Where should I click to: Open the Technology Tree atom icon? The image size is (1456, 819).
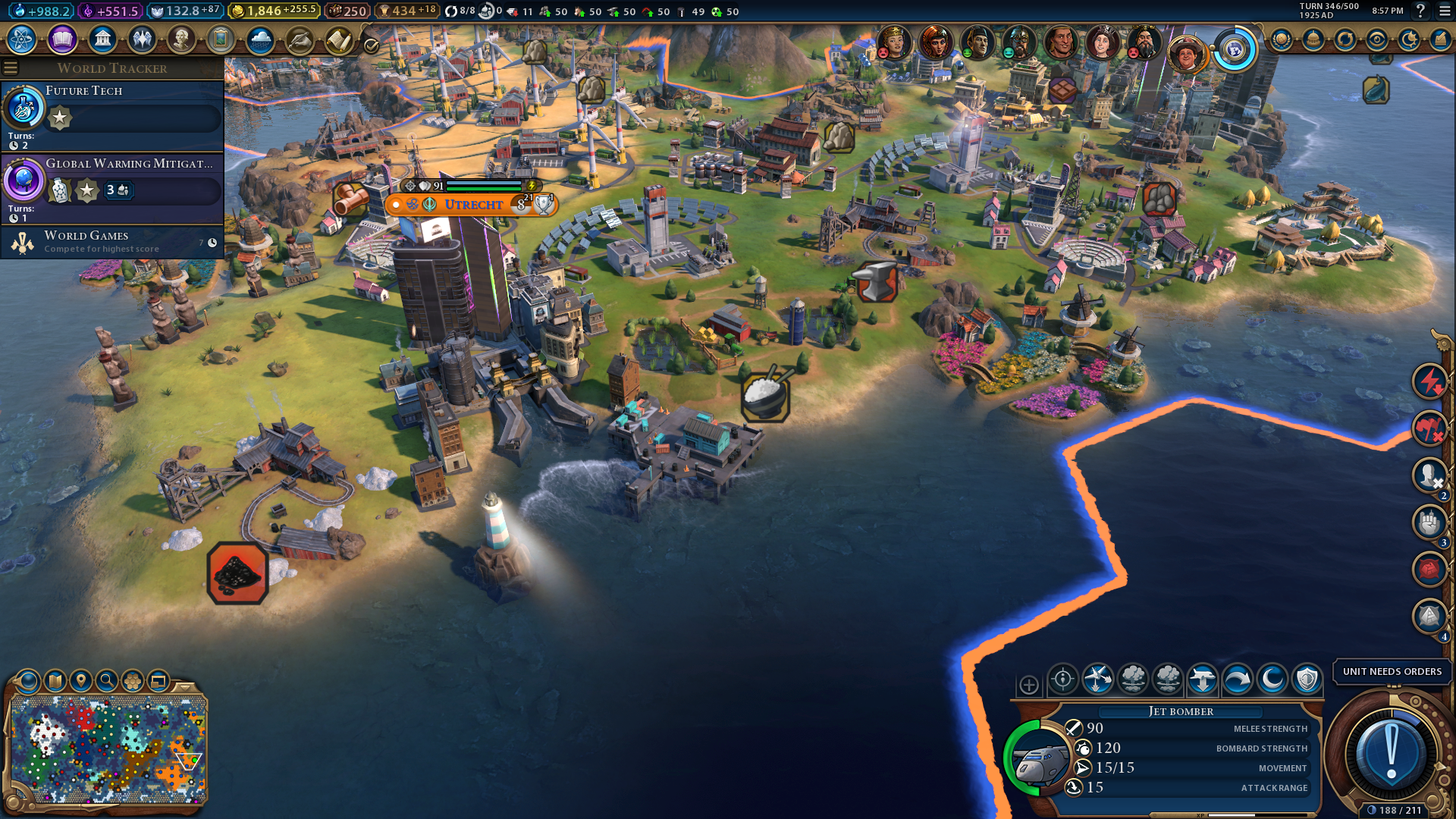click(22, 39)
